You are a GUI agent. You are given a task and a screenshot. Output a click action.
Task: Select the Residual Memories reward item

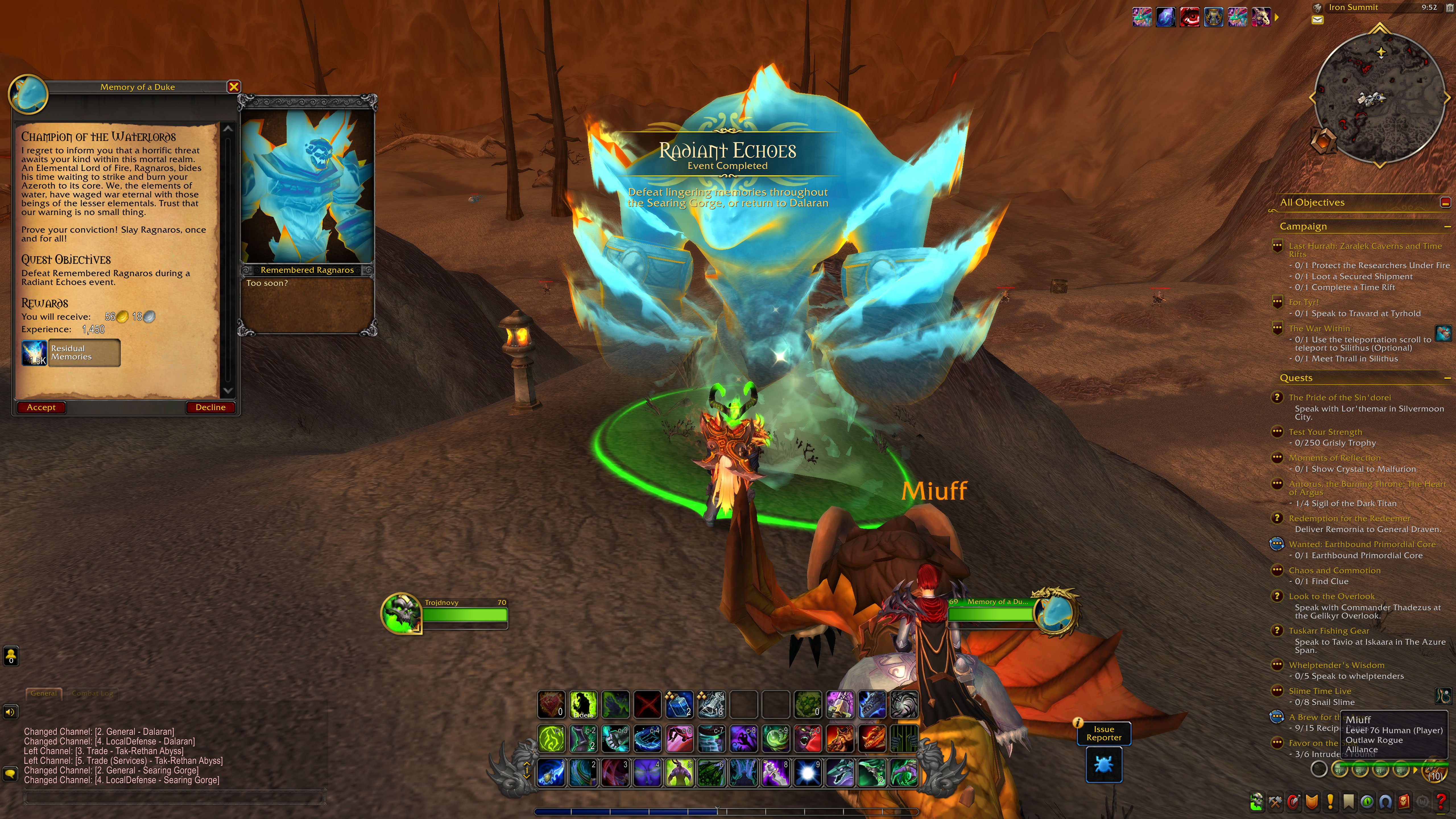[71, 353]
